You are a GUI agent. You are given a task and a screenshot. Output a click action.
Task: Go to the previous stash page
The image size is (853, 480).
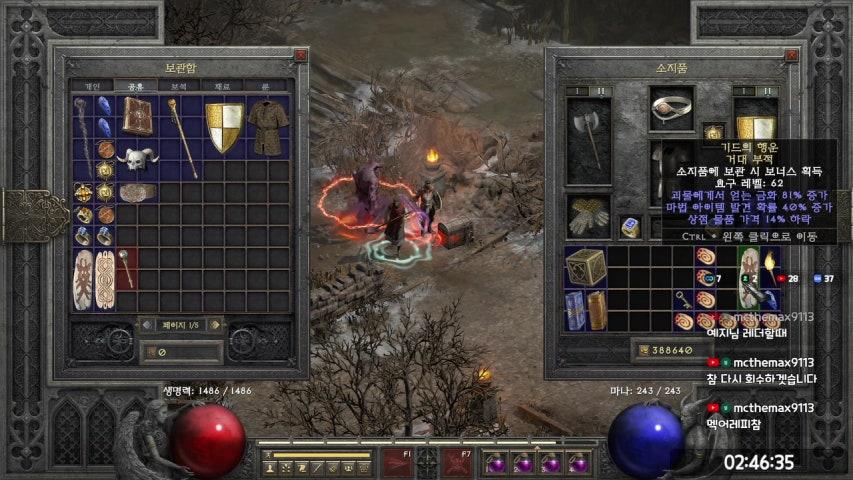click(x=145, y=324)
